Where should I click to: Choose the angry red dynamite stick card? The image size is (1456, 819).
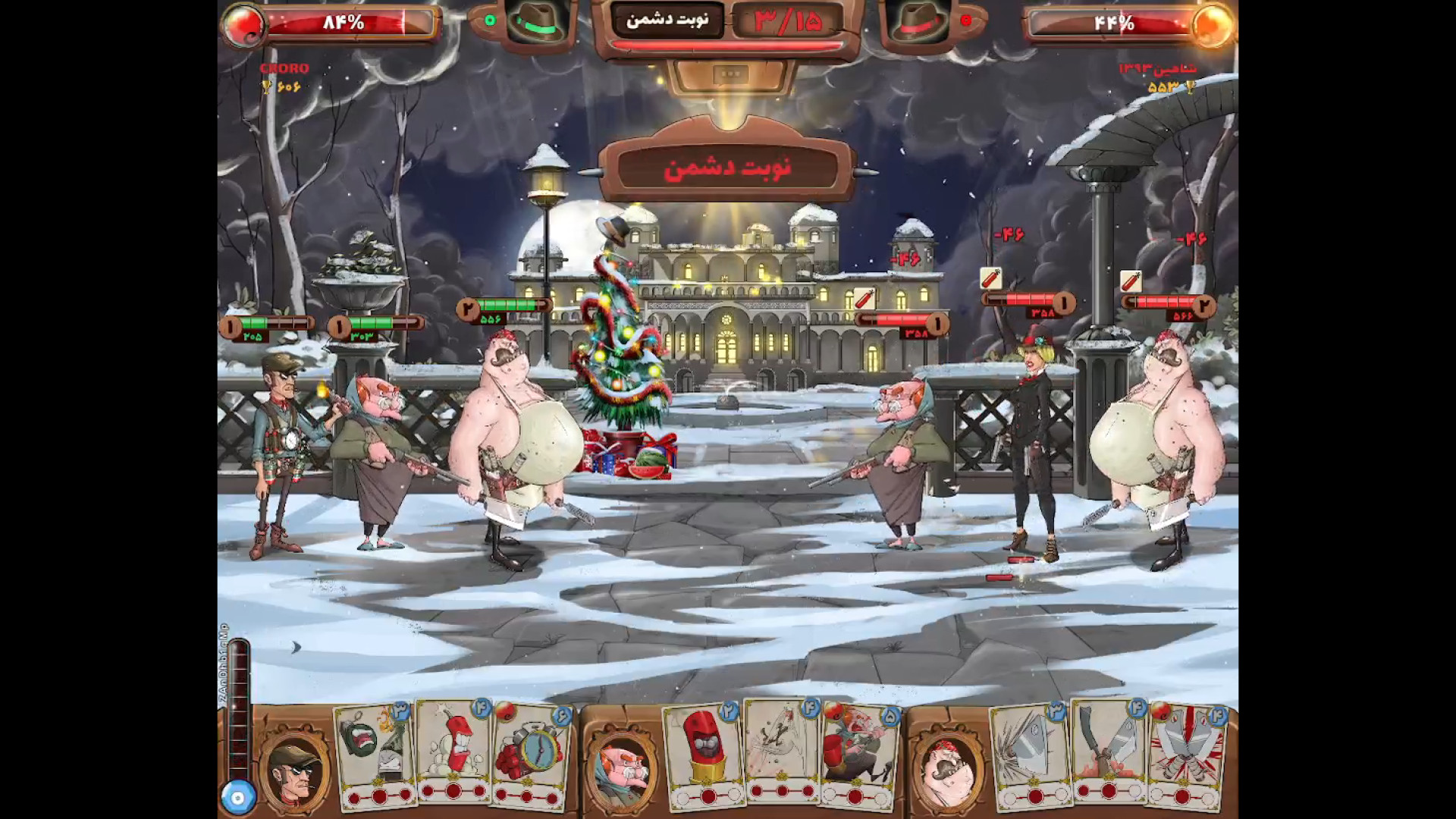455,749
